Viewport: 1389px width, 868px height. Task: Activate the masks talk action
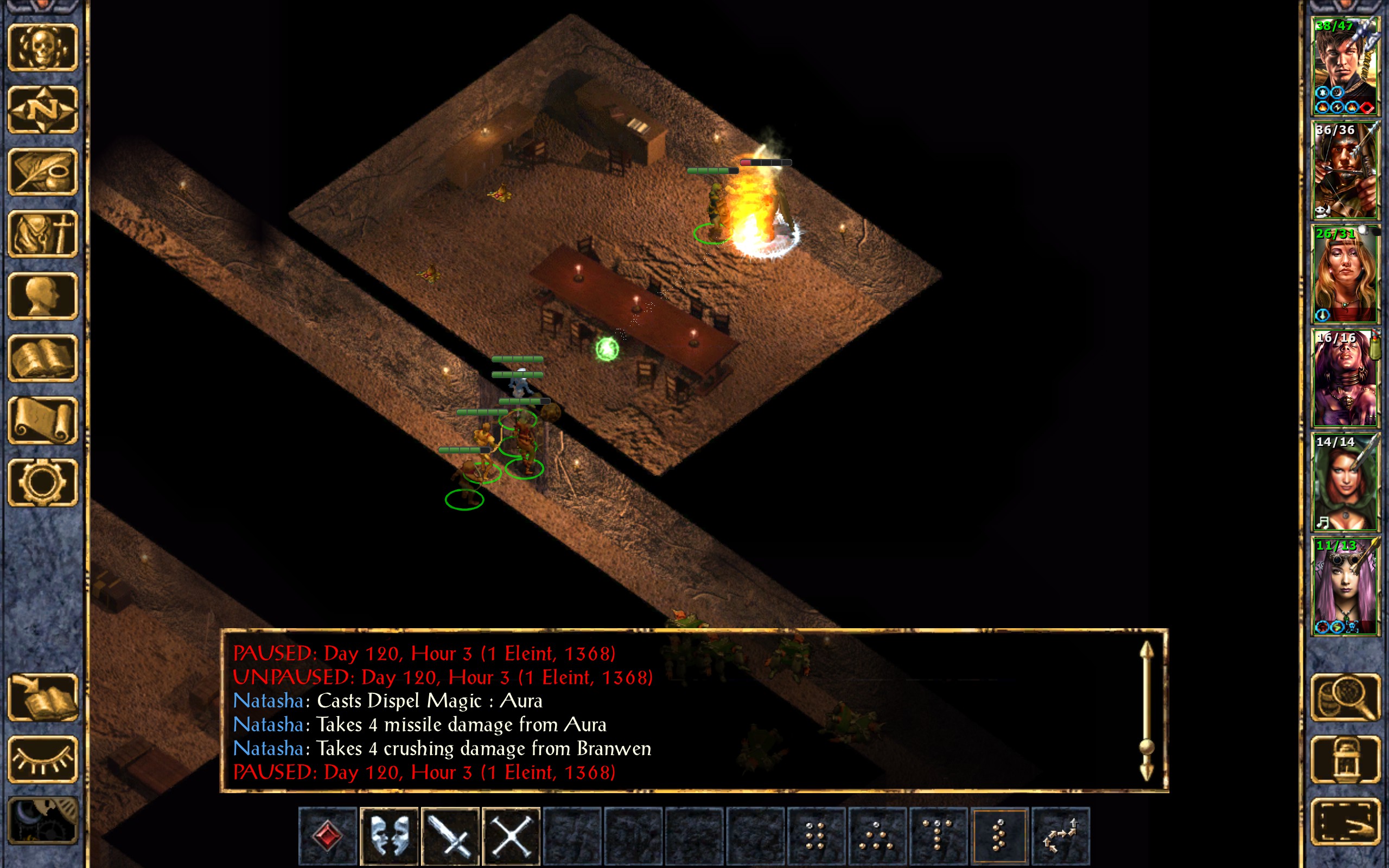[389, 835]
